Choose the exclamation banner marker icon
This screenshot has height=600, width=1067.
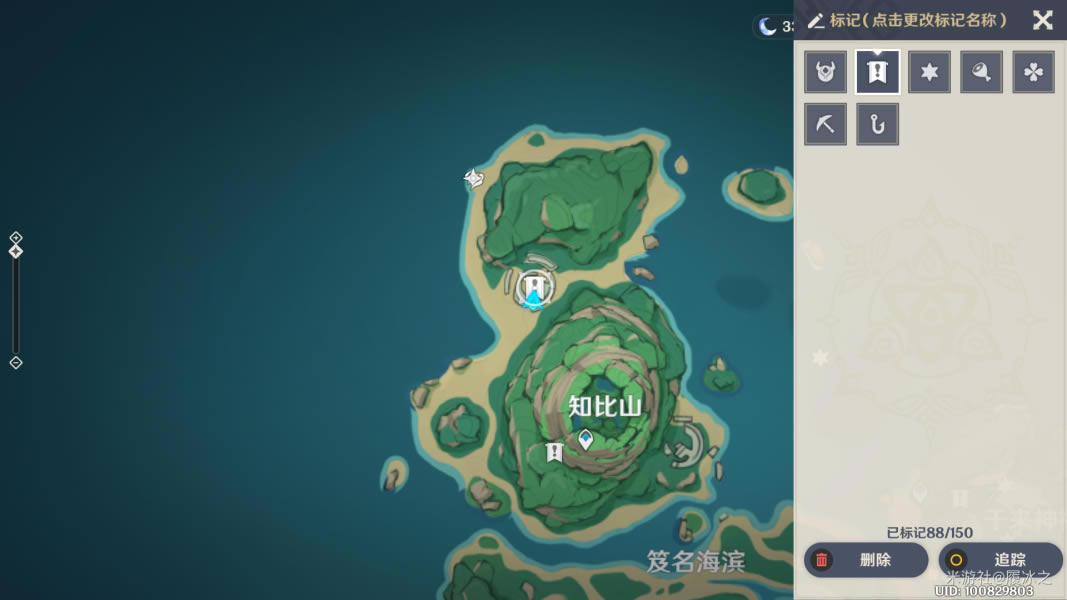pos(878,72)
